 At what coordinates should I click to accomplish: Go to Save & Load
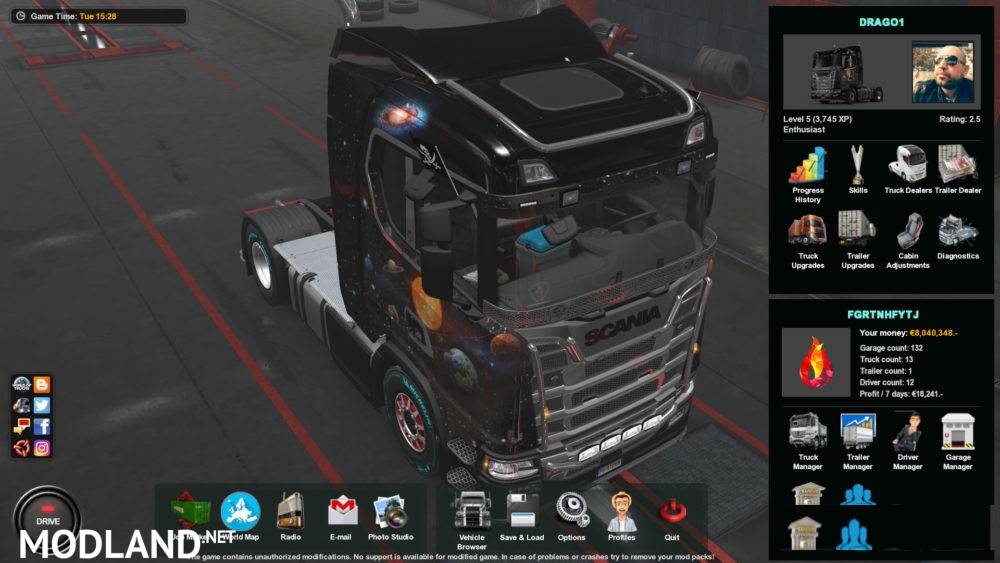point(522,512)
